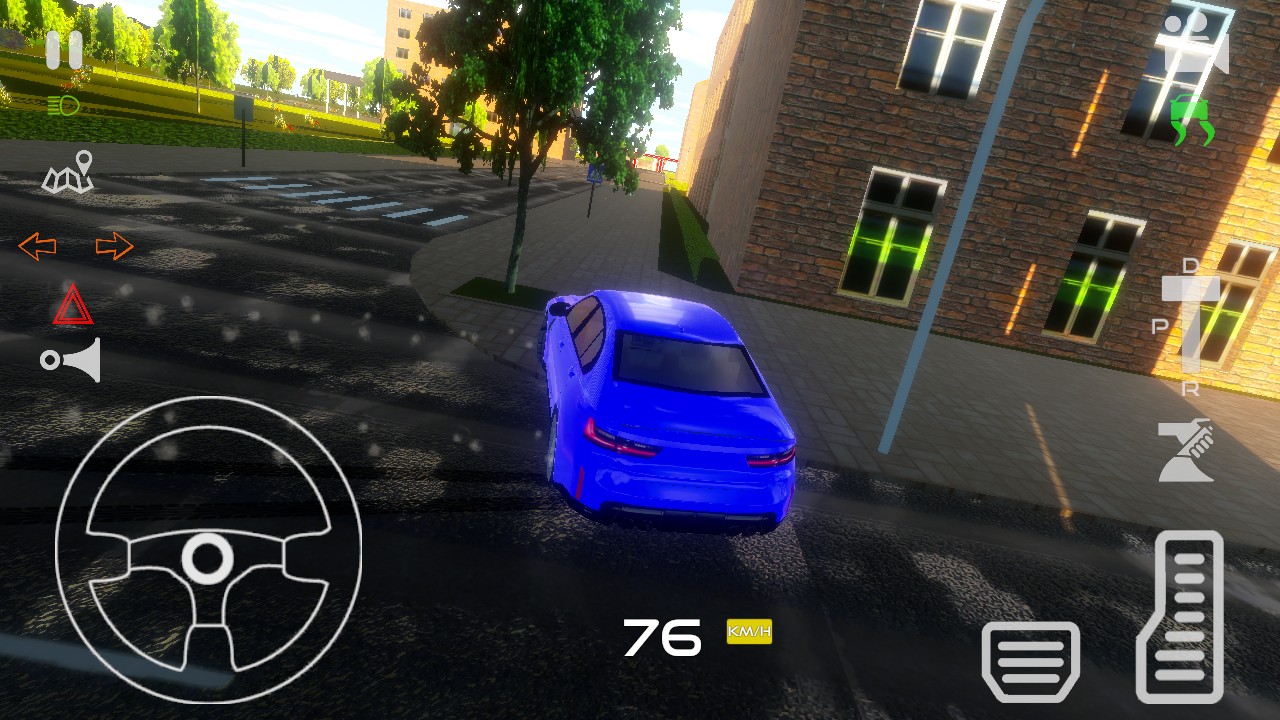Tap the steering wheel control
This screenshot has width=1280, height=720.
[x=208, y=550]
